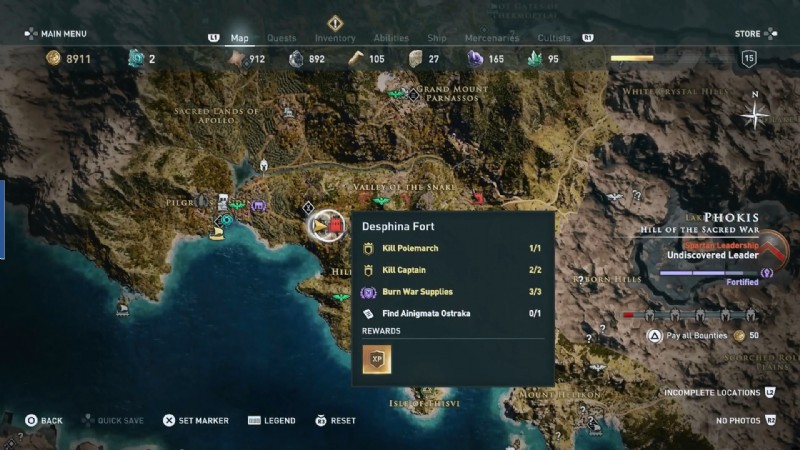Screen dimensions: 800x450
Task: Open the map Legend
Action: [x=276, y=420]
